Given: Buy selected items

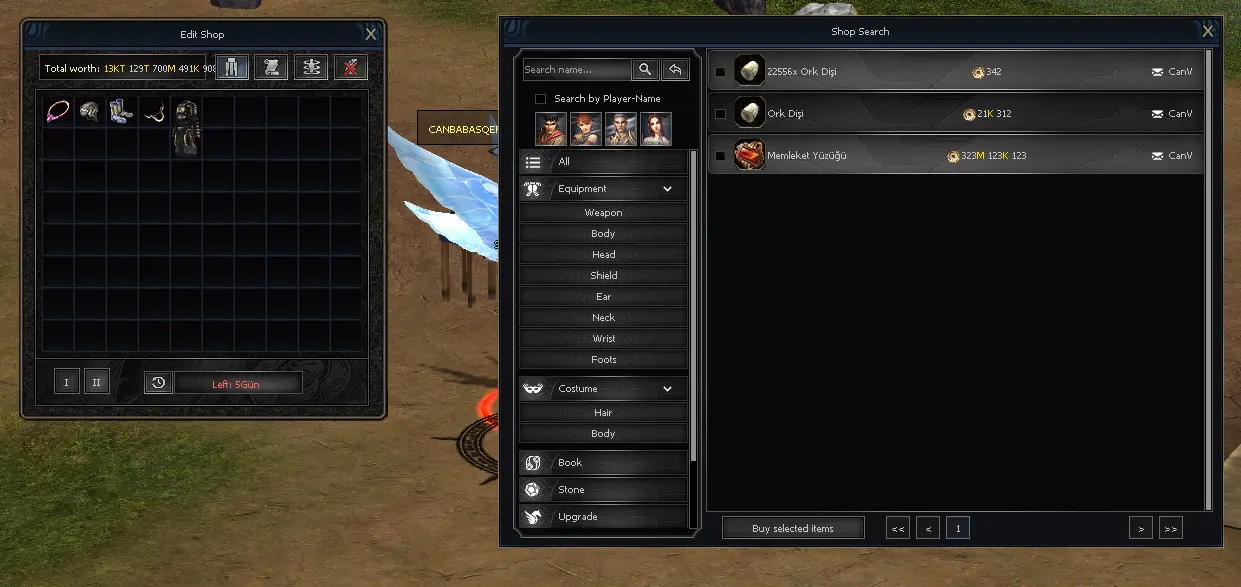Looking at the screenshot, I should 793,528.
